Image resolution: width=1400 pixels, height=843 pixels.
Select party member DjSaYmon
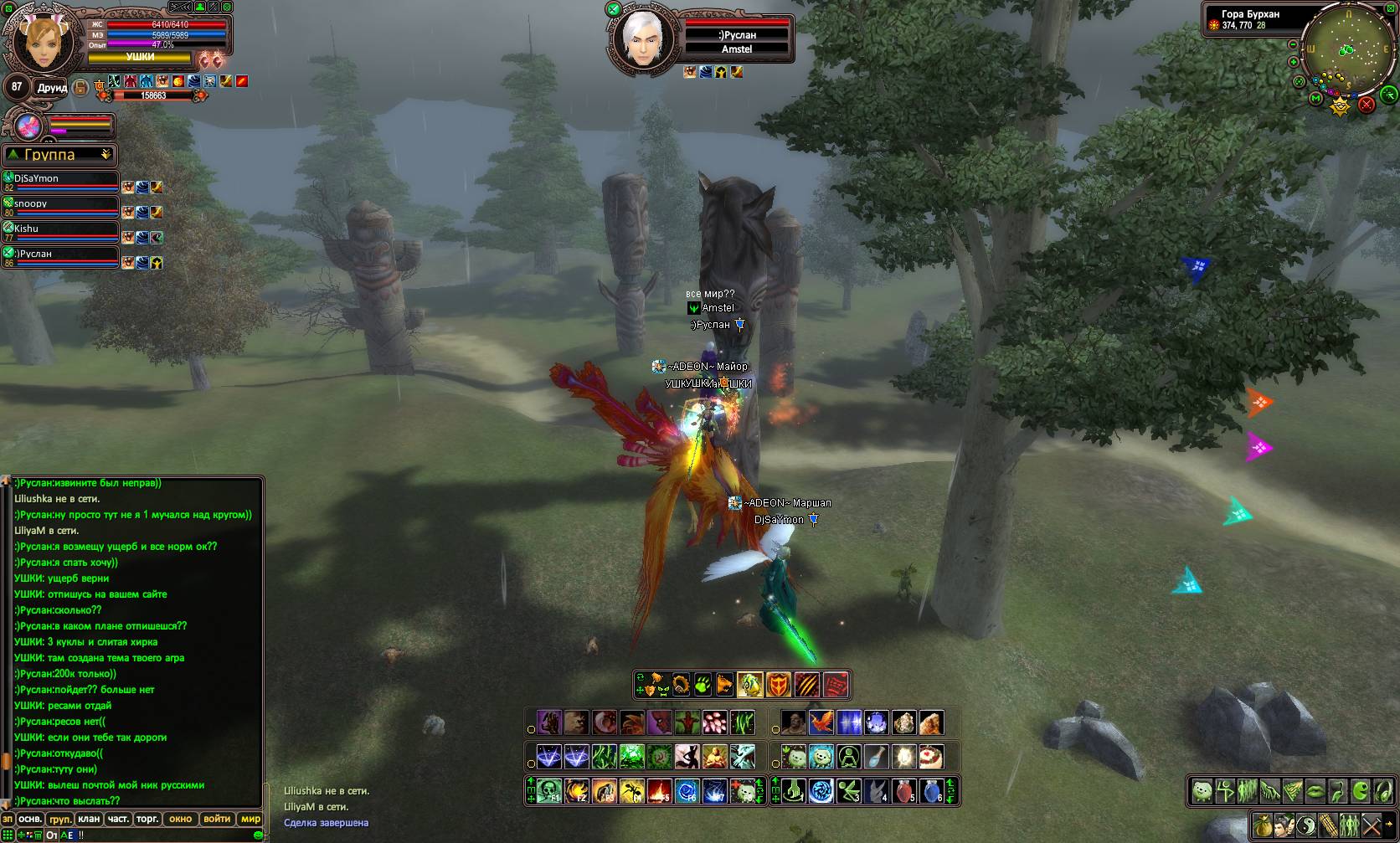tap(60, 180)
